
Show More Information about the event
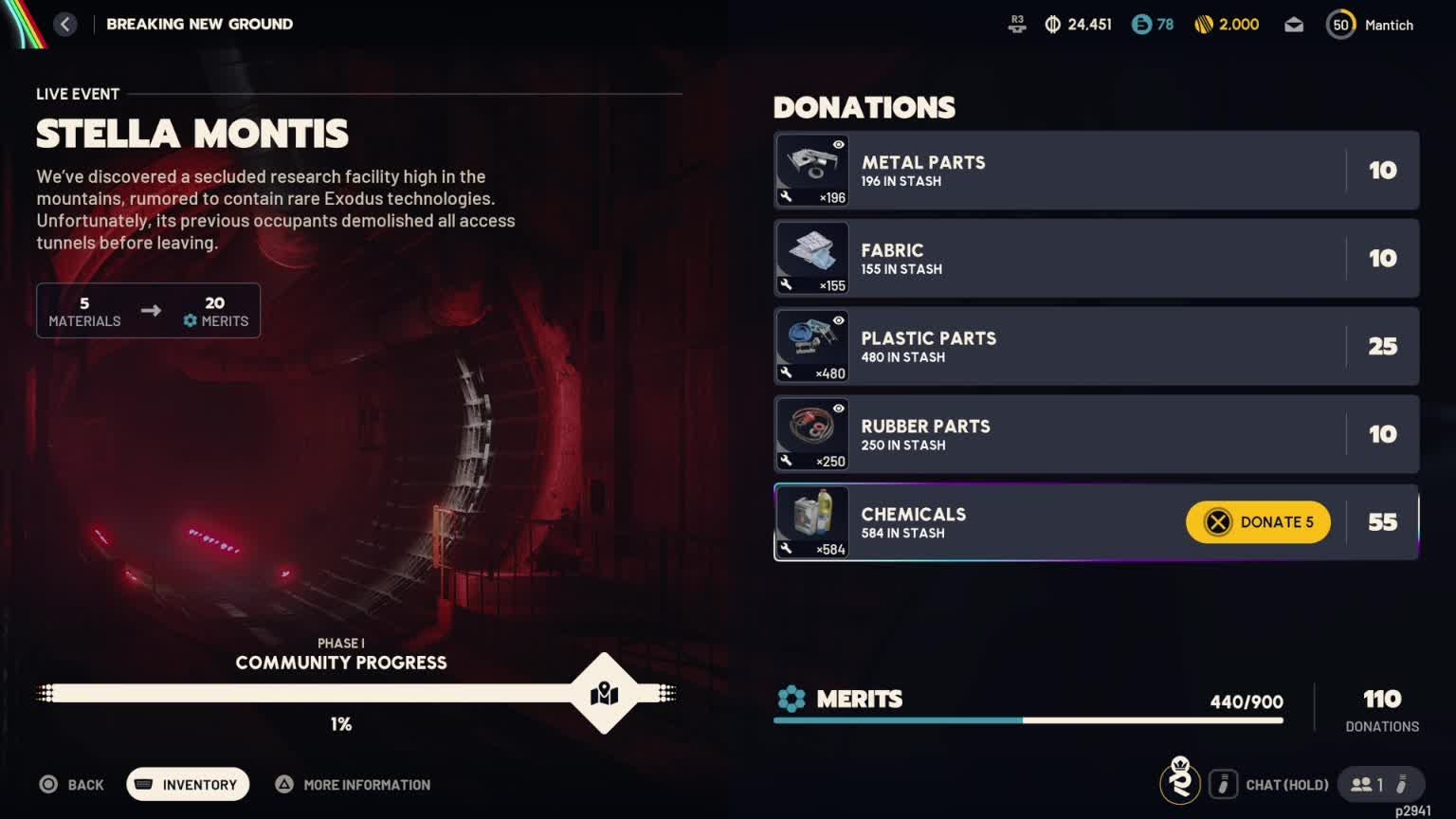pyautogui.click(x=353, y=785)
